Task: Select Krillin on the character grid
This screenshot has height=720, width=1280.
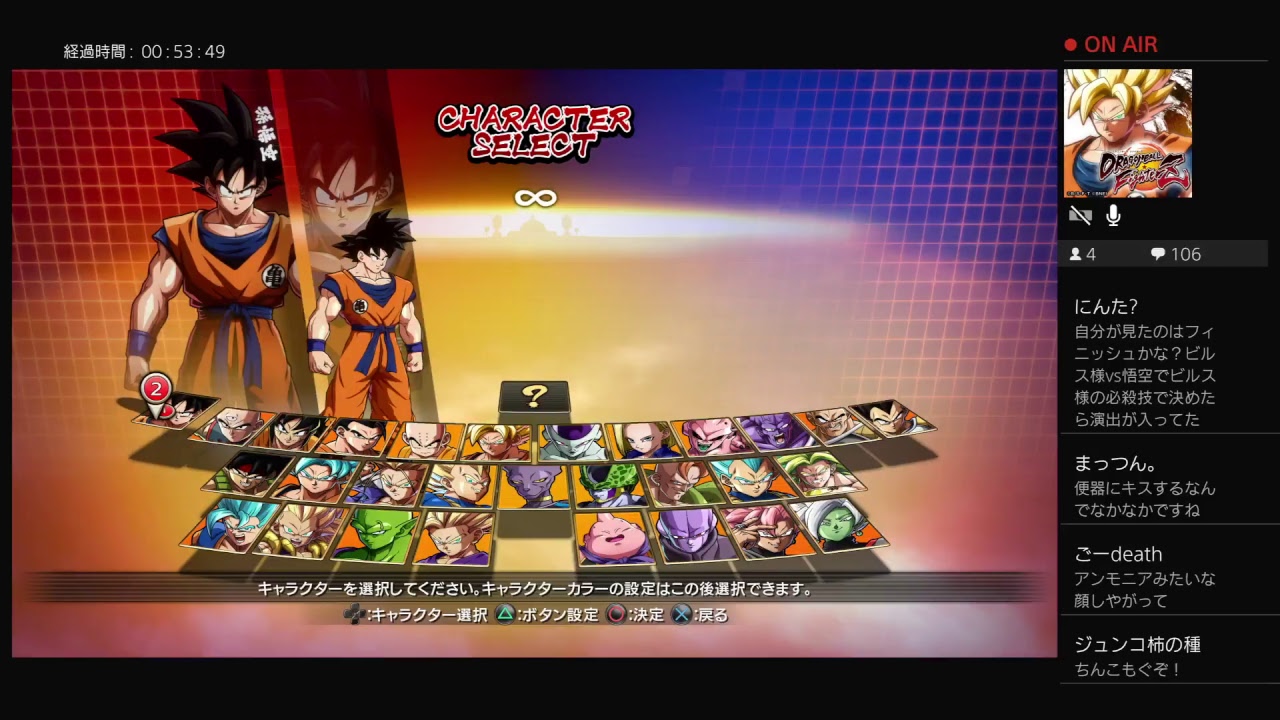Action: tap(425, 441)
